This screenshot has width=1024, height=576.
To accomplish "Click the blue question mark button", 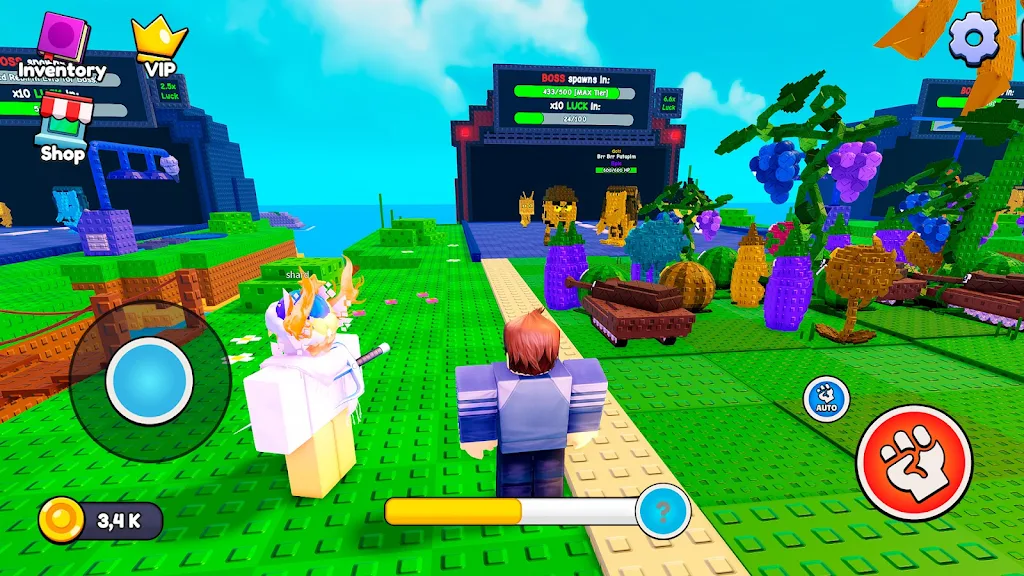I will coord(663,511).
